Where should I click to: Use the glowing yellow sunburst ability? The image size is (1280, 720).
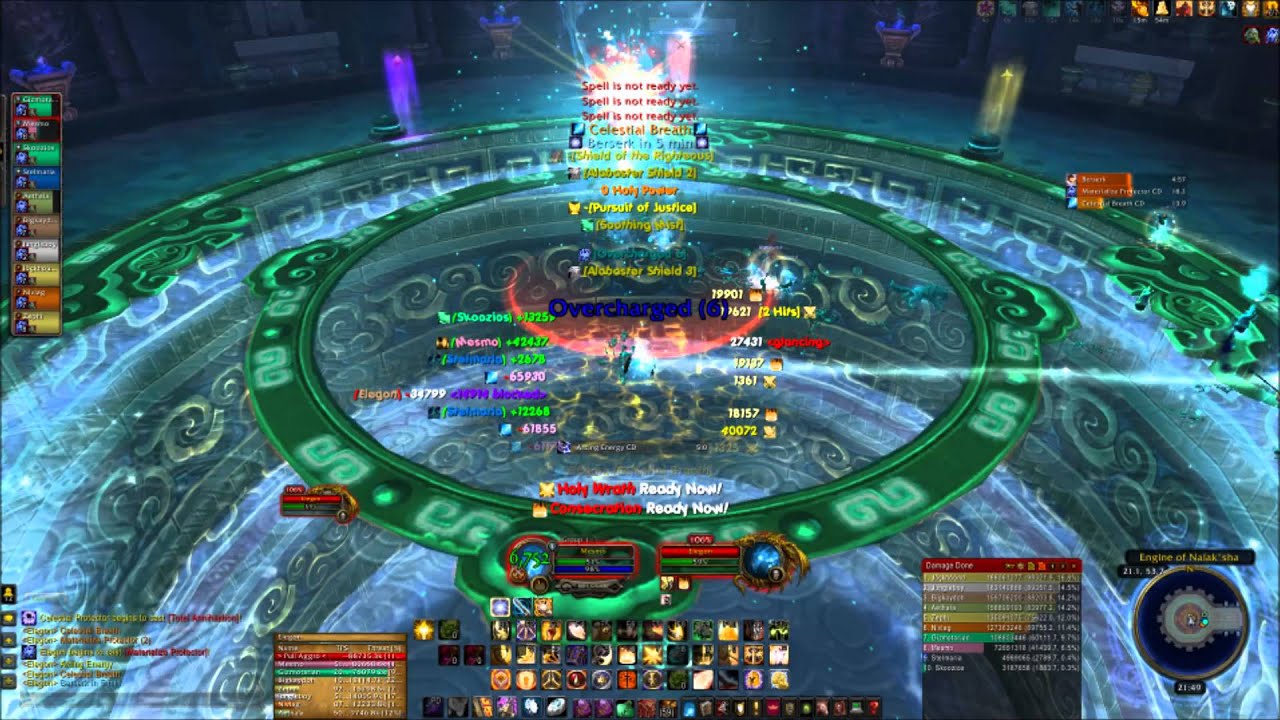(423, 631)
